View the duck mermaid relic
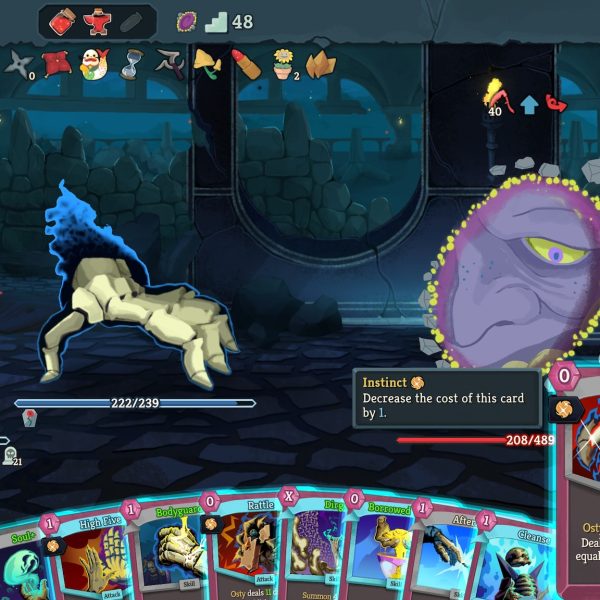 point(93,65)
